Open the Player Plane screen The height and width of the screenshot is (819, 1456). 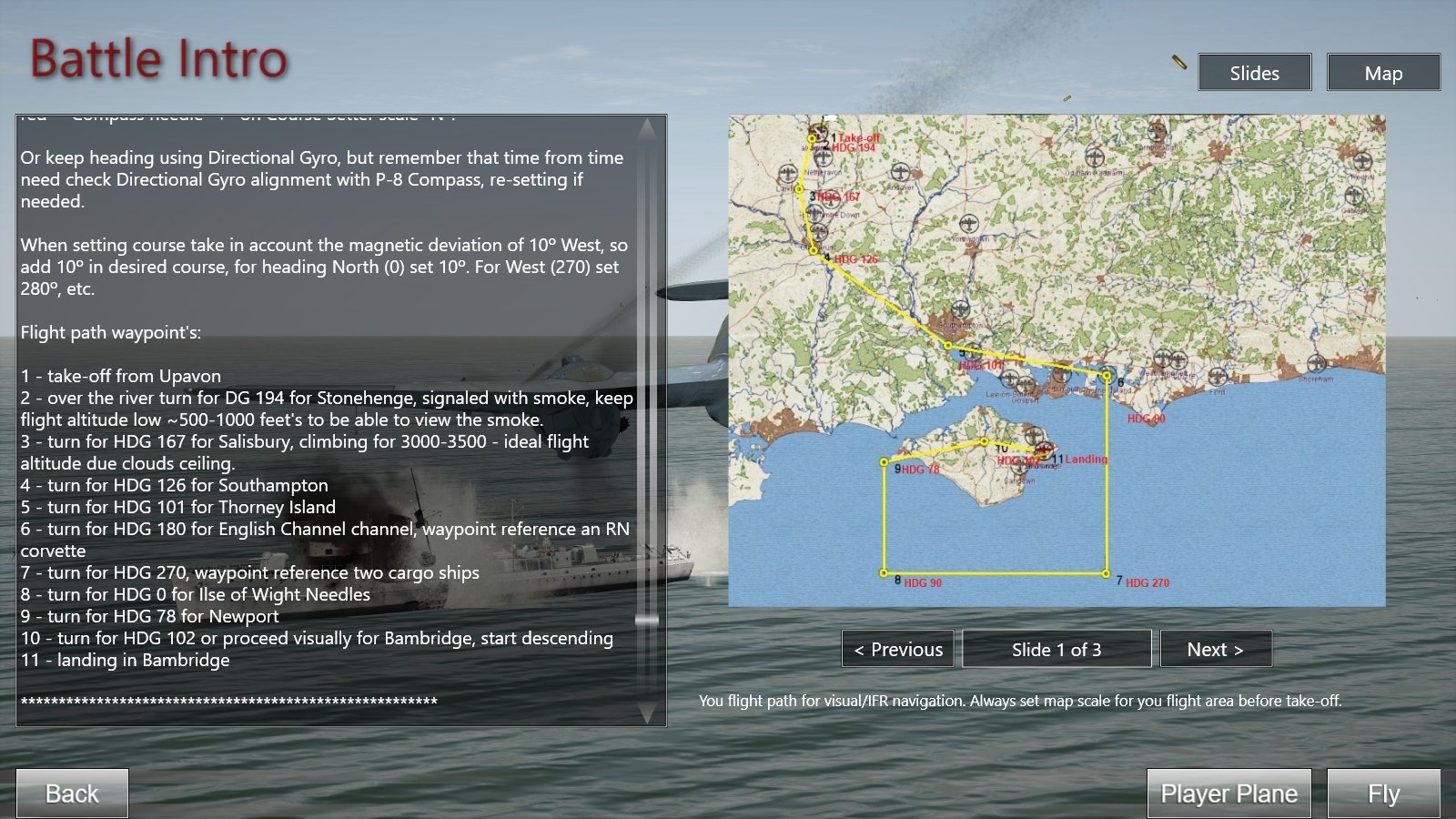(1228, 794)
